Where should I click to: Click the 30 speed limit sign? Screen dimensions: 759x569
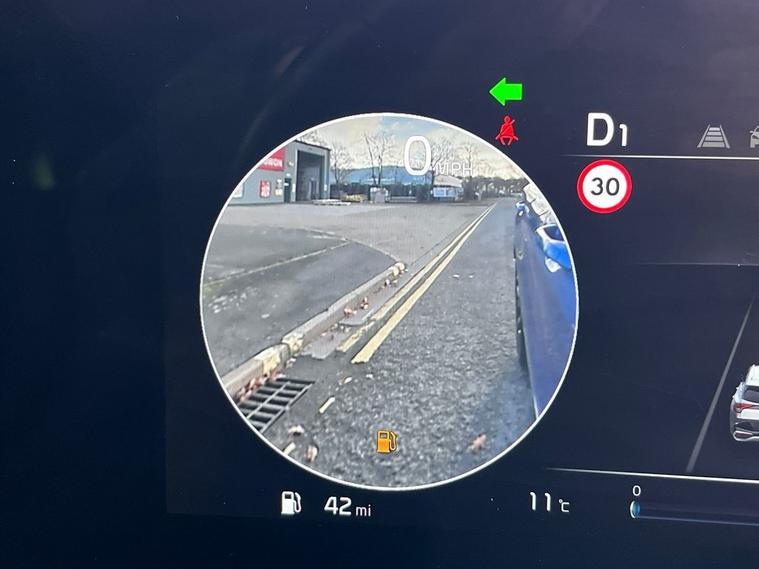604,185
